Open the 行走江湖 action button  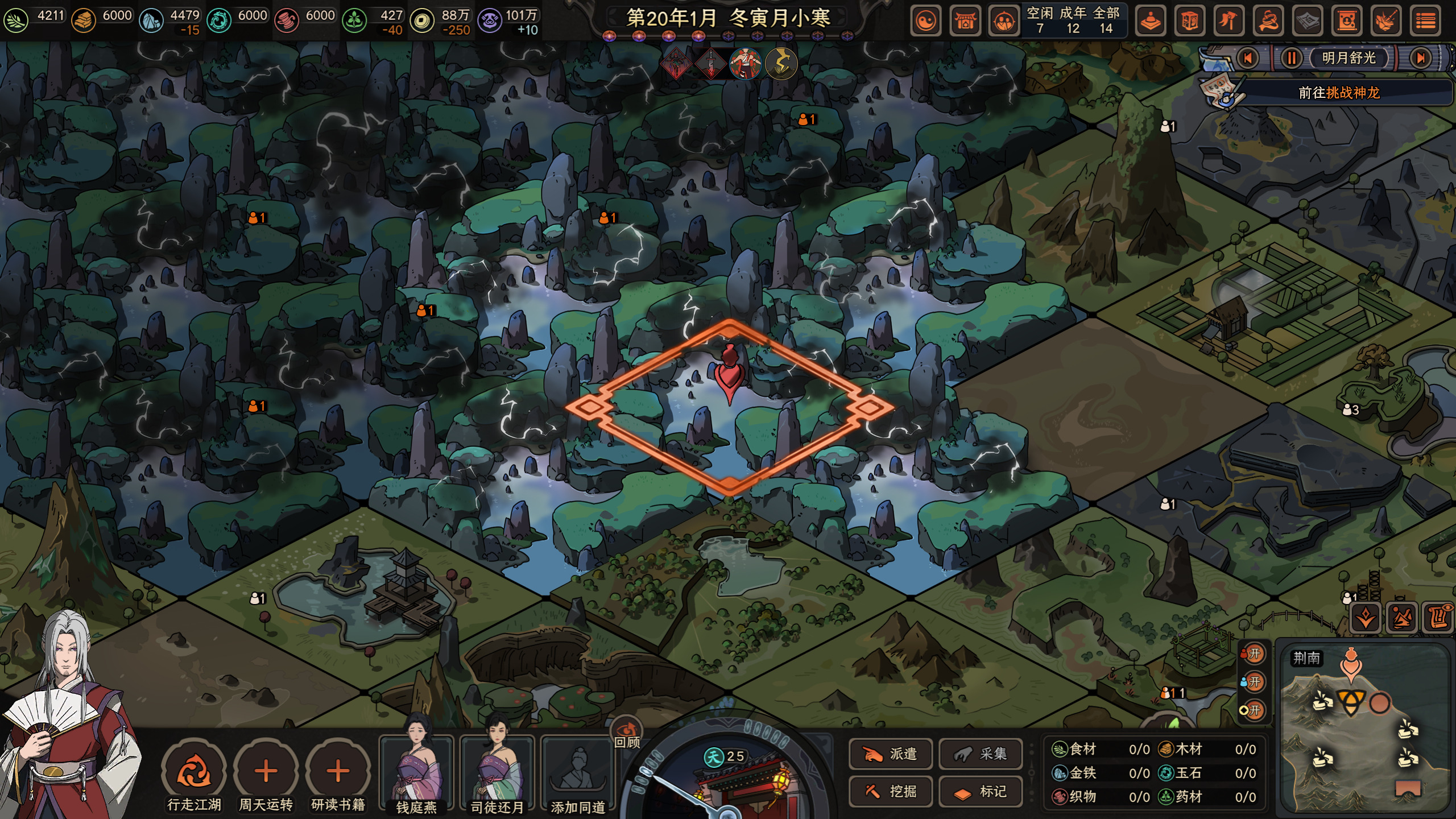pyautogui.click(x=194, y=772)
